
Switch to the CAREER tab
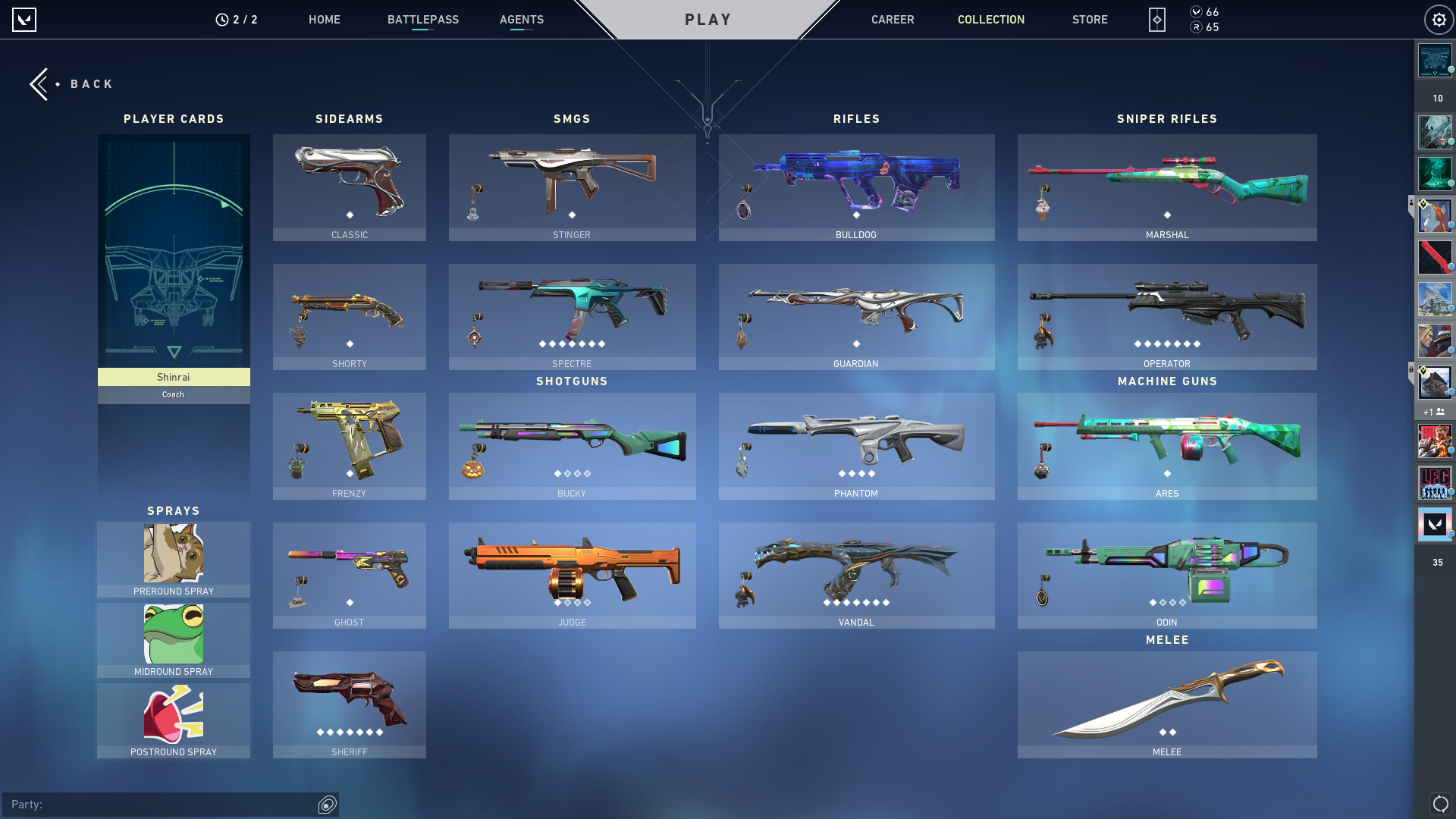tap(893, 20)
